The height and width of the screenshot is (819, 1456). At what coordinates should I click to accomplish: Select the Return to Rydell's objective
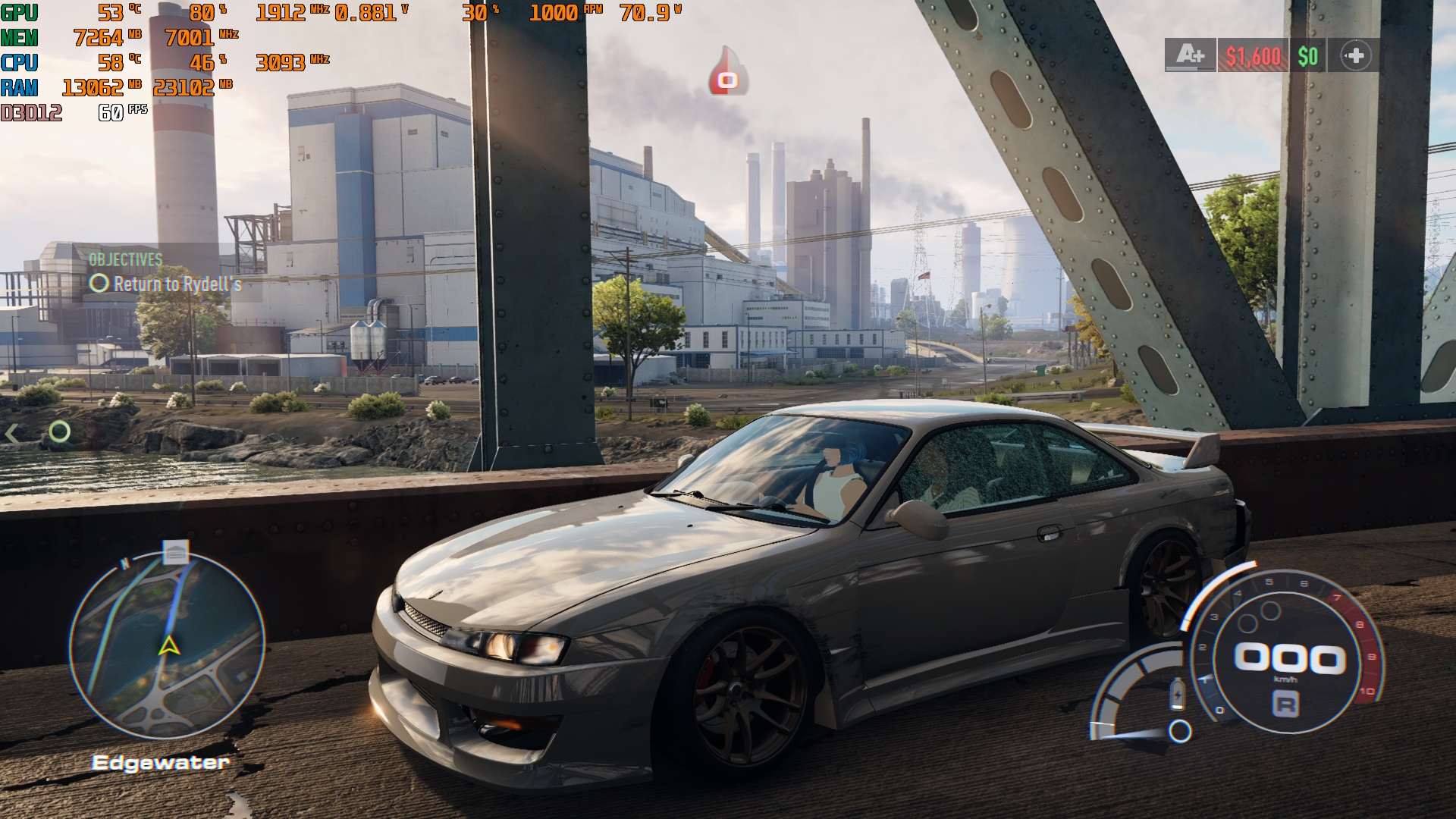pyautogui.click(x=177, y=284)
